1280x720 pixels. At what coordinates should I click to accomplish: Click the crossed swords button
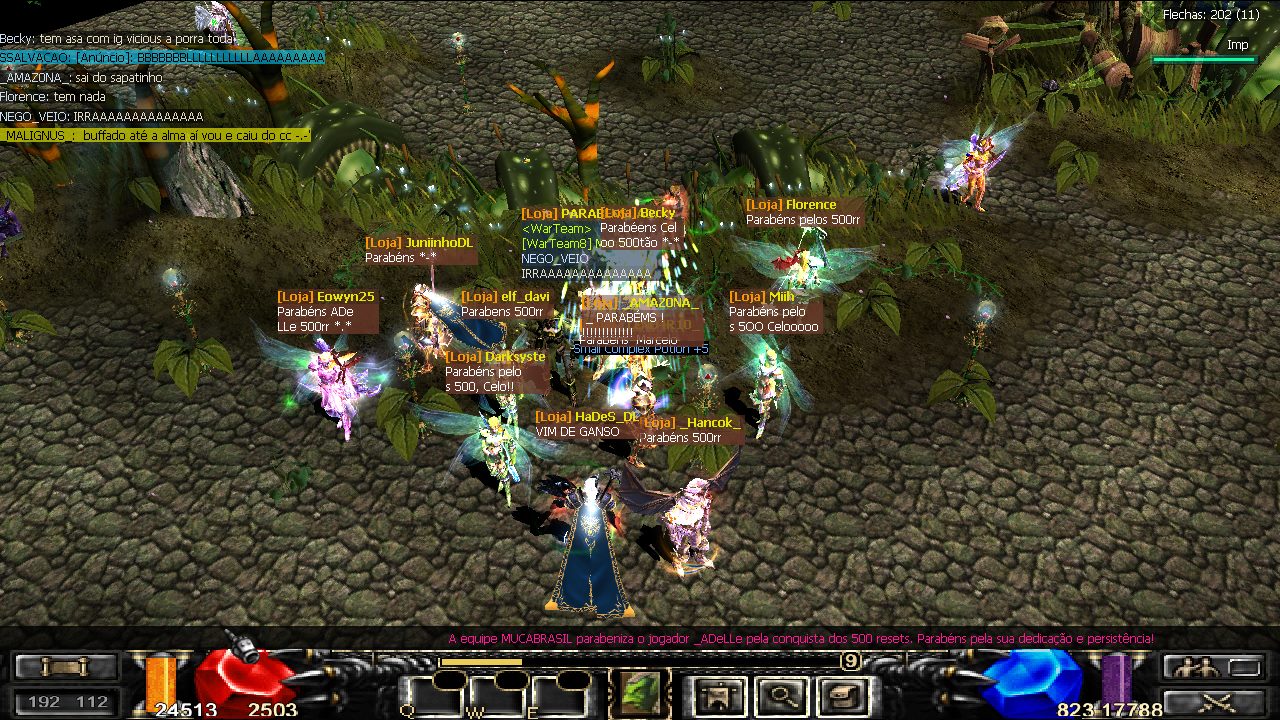tap(1213, 702)
